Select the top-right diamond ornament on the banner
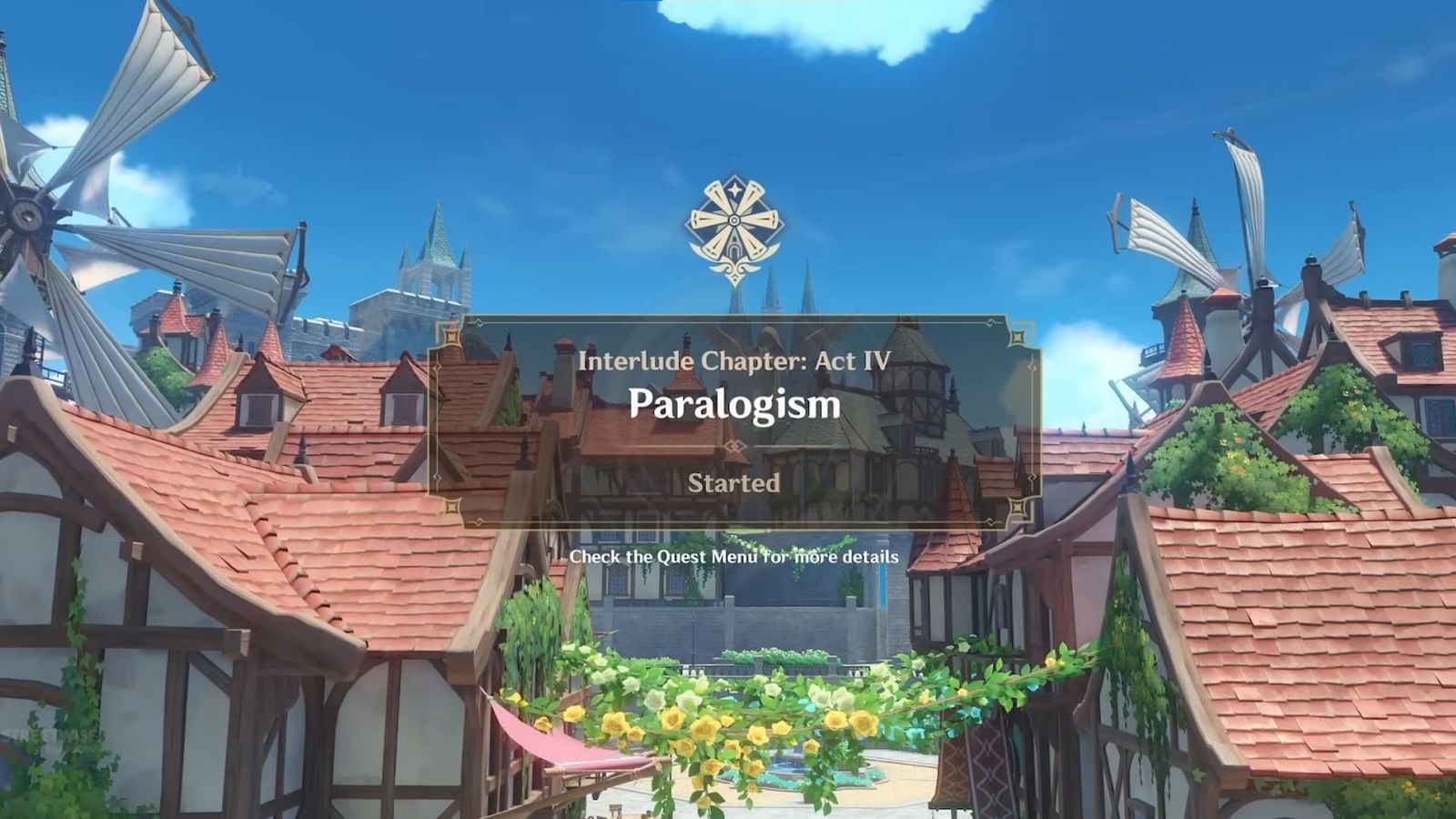 click(x=1016, y=338)
